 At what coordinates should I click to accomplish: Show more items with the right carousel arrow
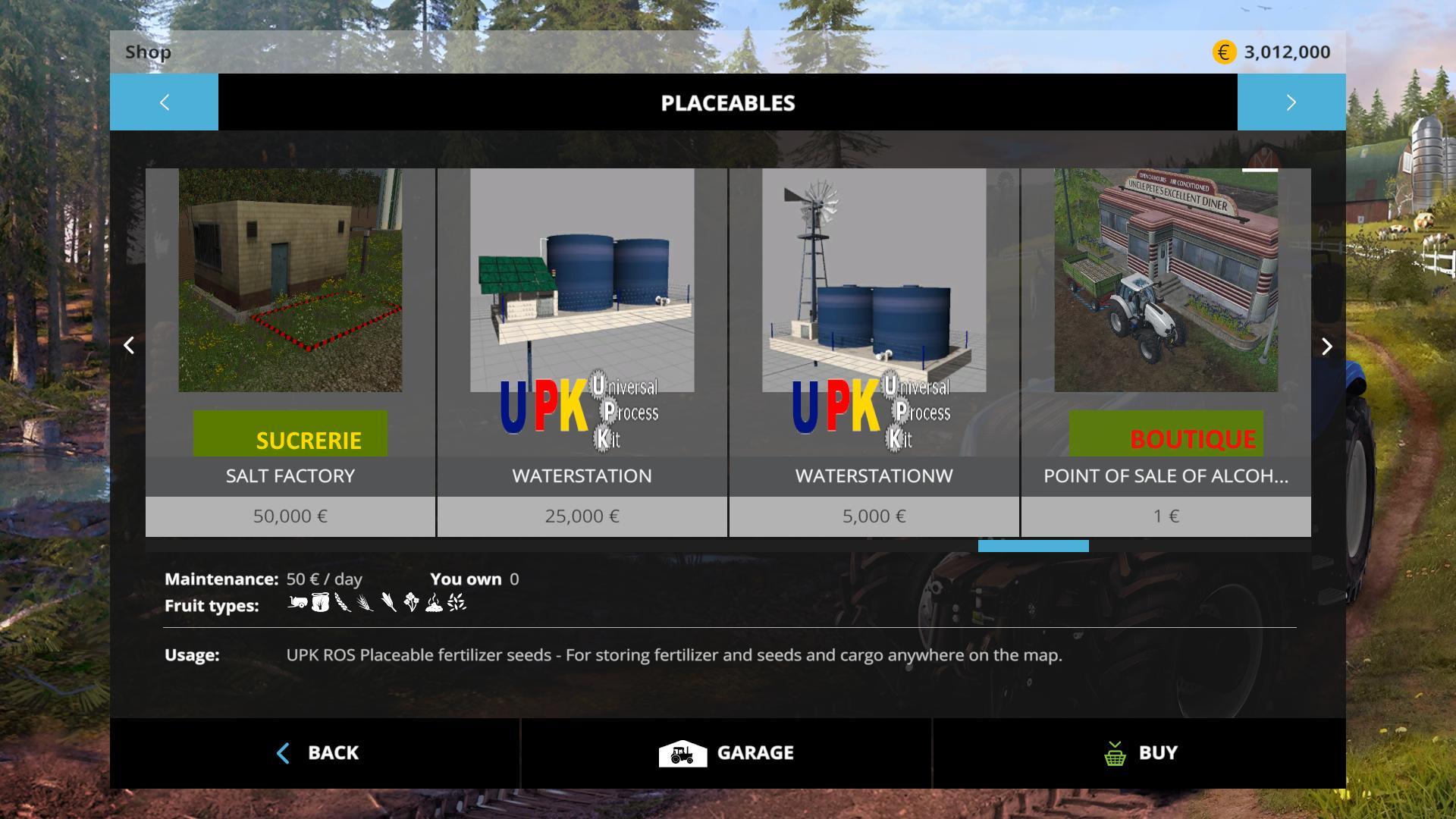point(1326,347)
